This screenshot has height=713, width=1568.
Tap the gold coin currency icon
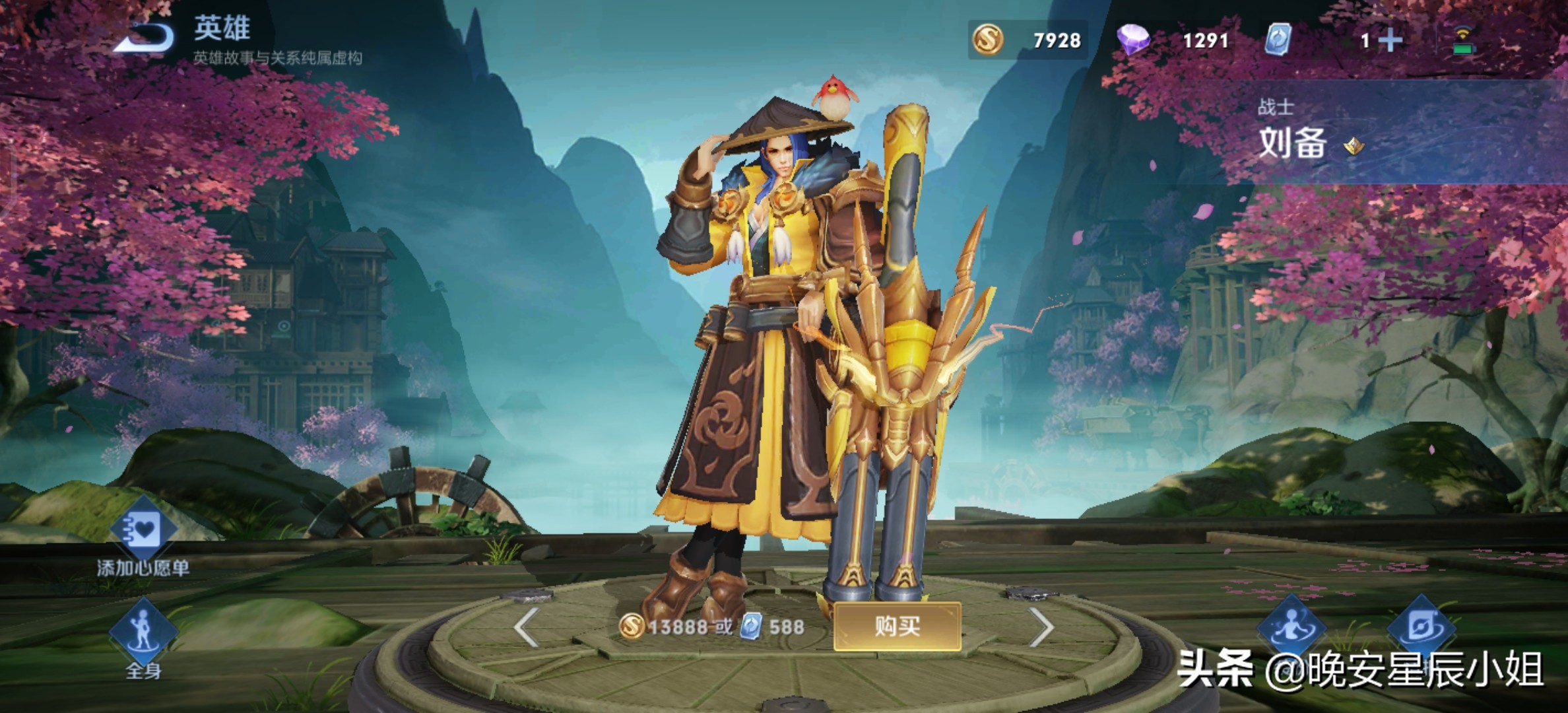[988, 40]
